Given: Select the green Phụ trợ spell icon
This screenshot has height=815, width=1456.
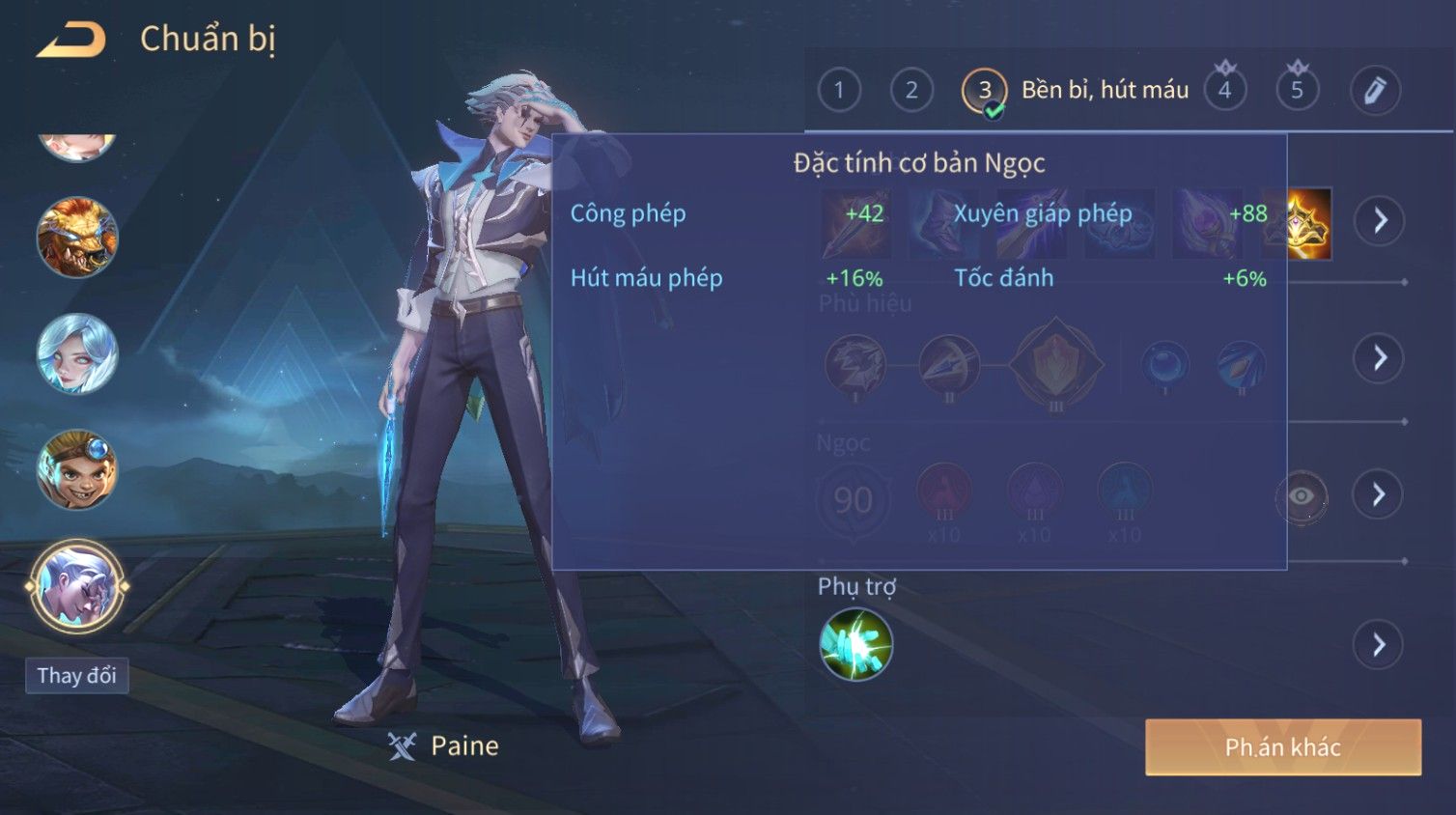Looking at the screenshot, I should click(x=855, y=644).
